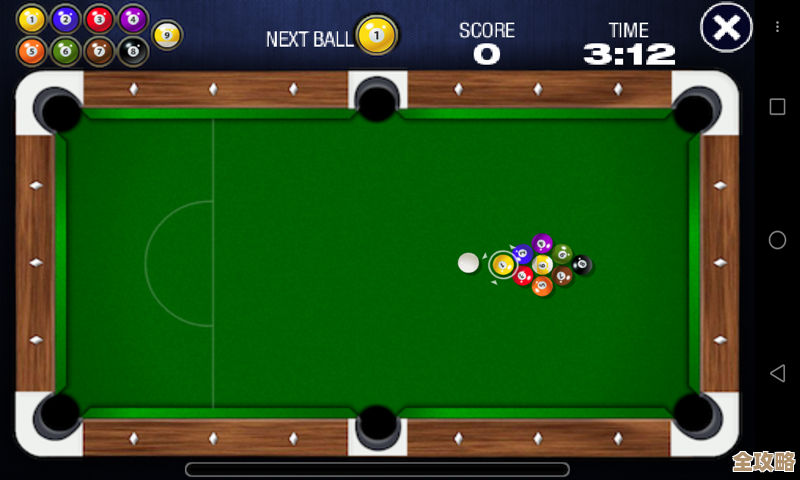Click the shot power bar below the table
The width and height of the screenshot is (800, 480).
(x=377, y=469)
